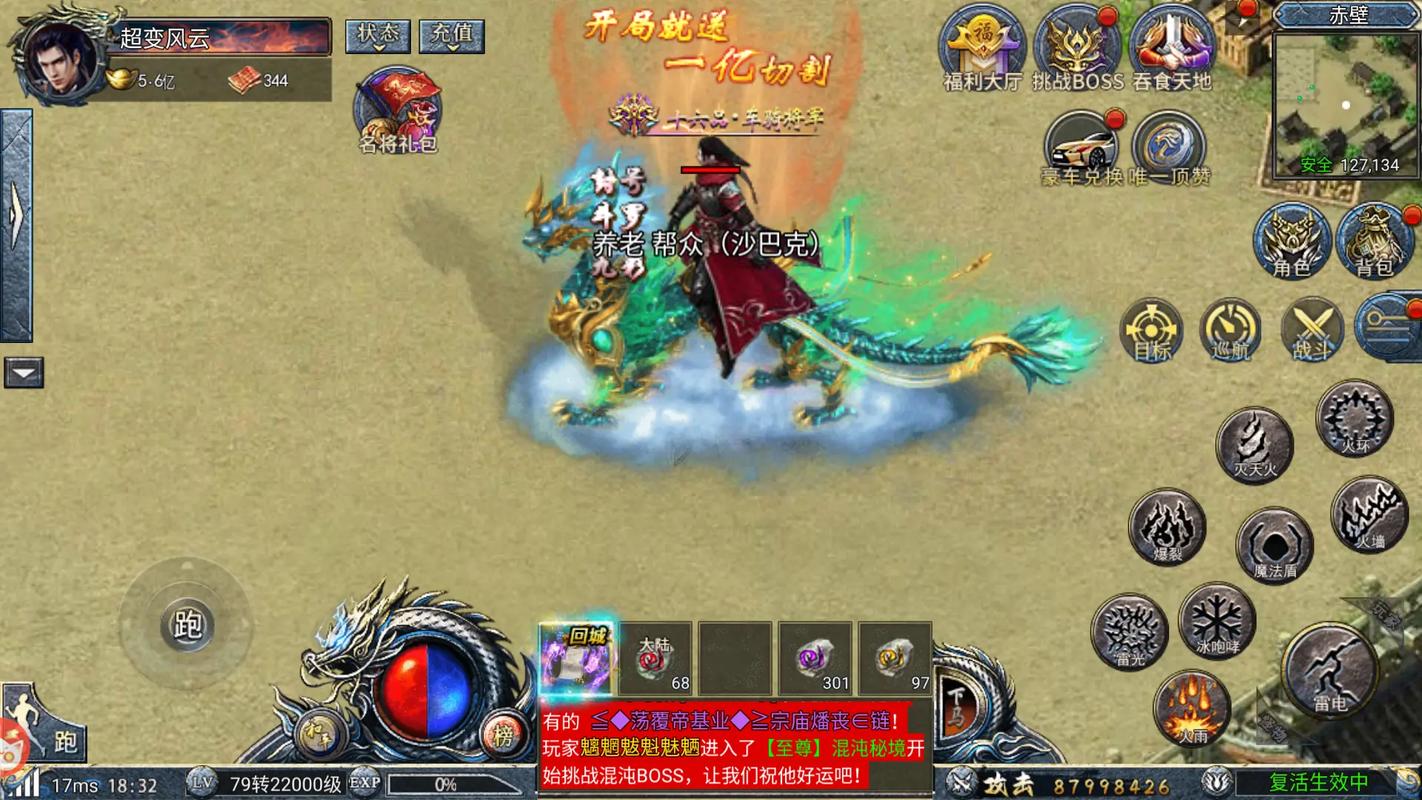Use the 火雨 fire rain skill
1422x800 pixels.
[1191, 707]
